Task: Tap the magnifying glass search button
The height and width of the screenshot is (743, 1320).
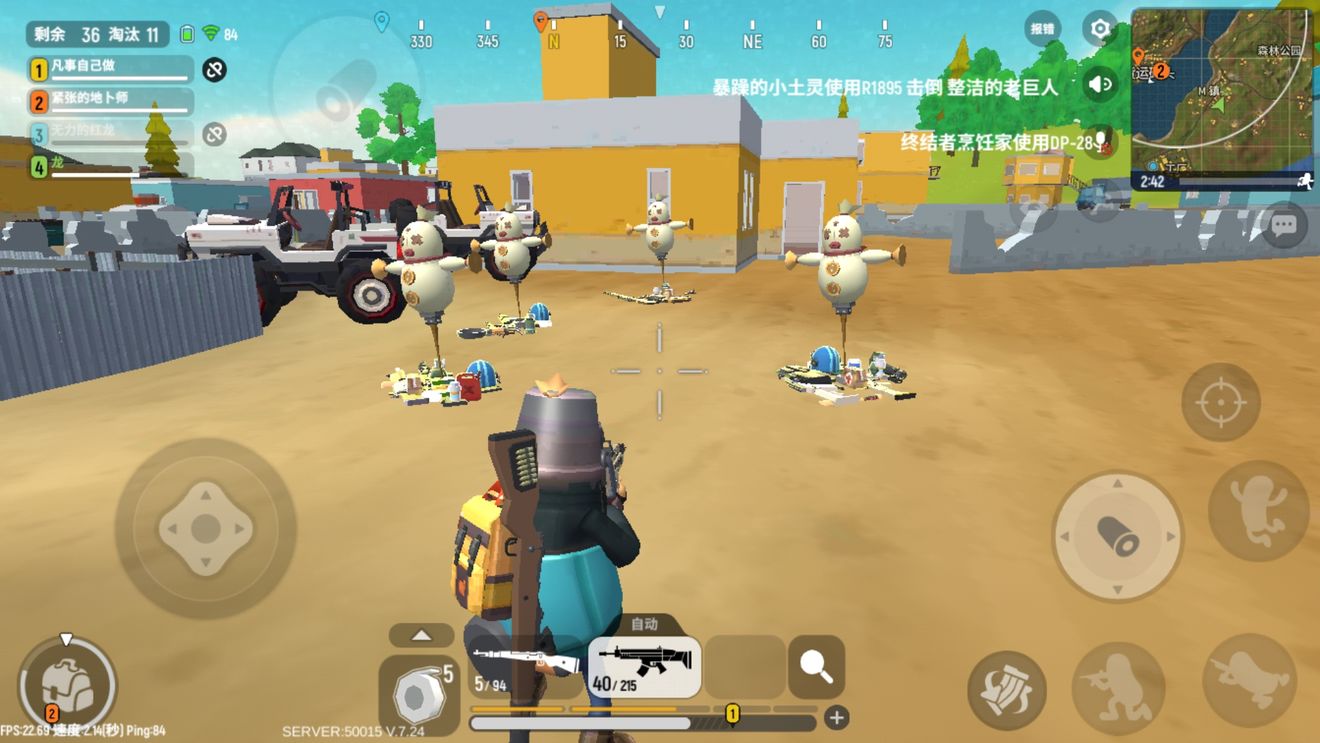Action: [816, 666]
